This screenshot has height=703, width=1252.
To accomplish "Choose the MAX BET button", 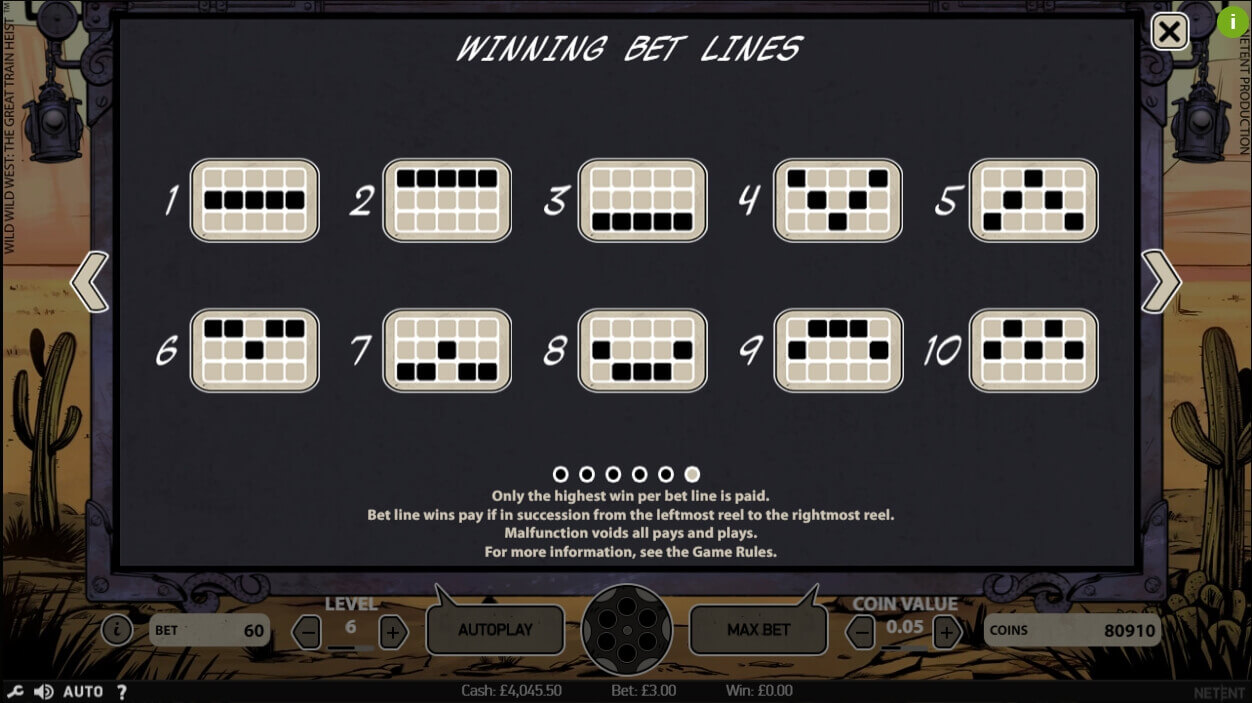I will (x=758, y=630).
